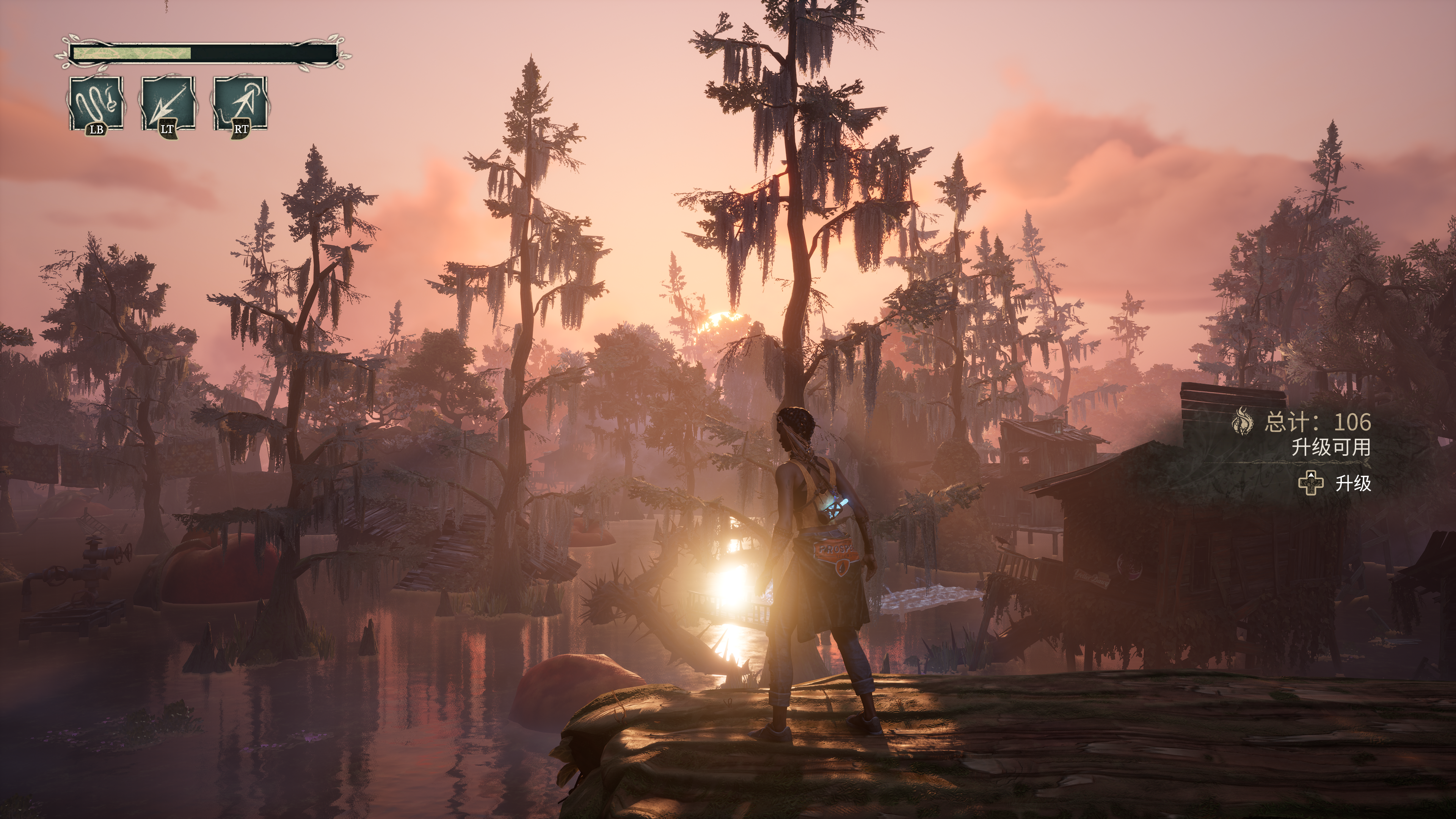This screenshot has width=1456, height=819.
Task: Use the LT downward arrow pull ability
Action: tap(168, 104)
